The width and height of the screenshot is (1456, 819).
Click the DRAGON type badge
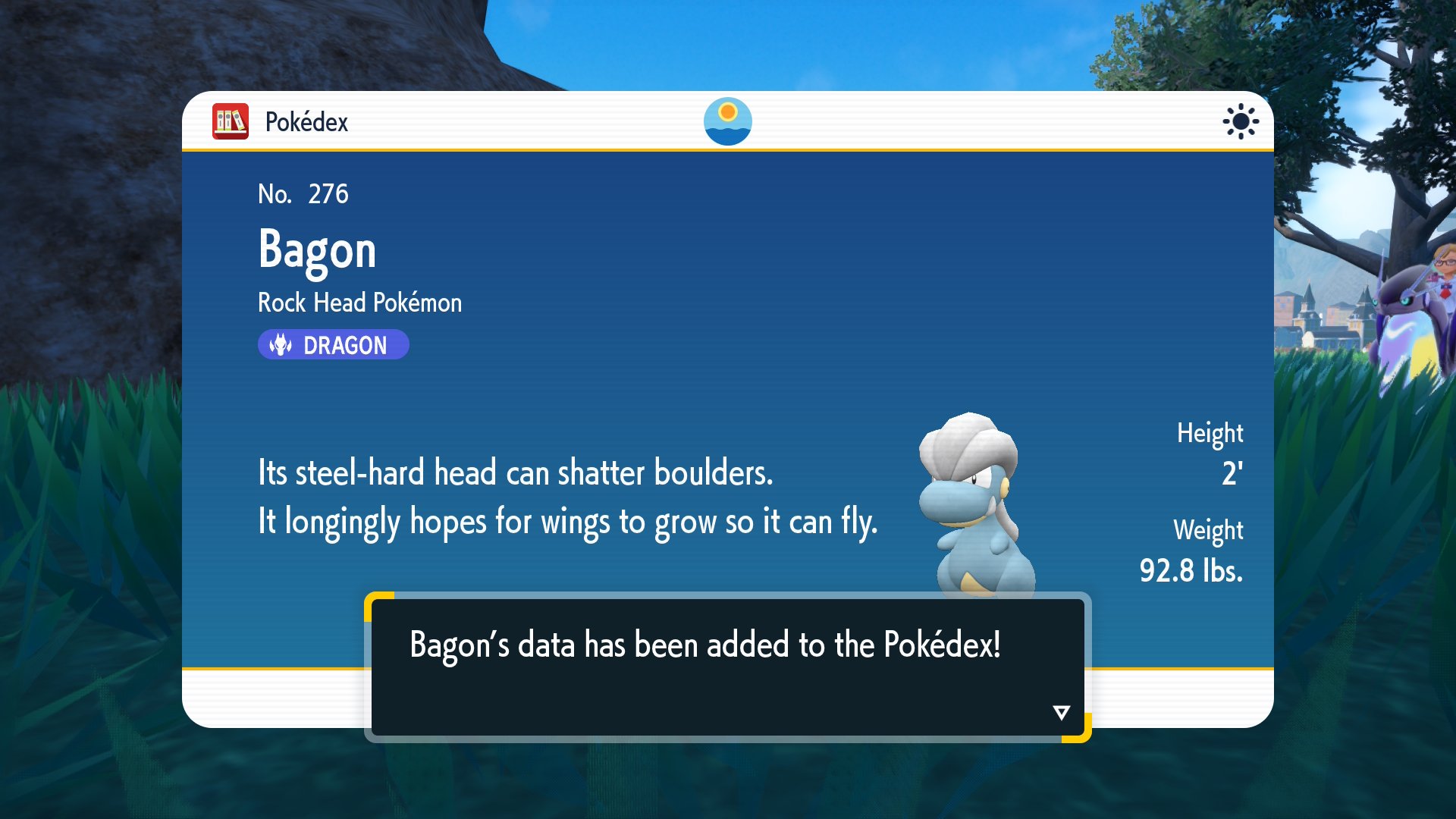click(333, 345)
